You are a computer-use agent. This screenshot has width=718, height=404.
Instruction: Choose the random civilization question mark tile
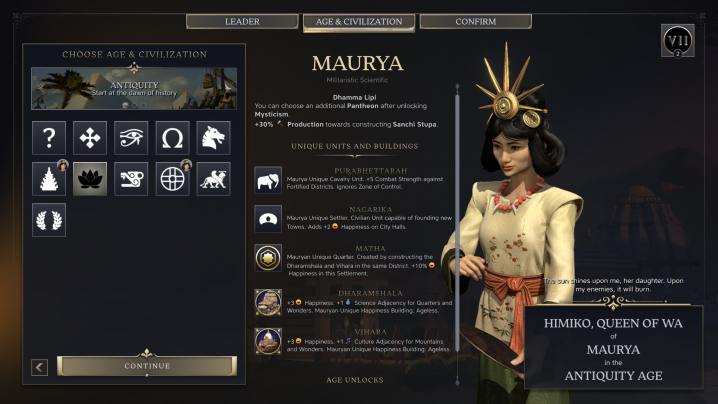pyautogui.click(x=49, y=138)
